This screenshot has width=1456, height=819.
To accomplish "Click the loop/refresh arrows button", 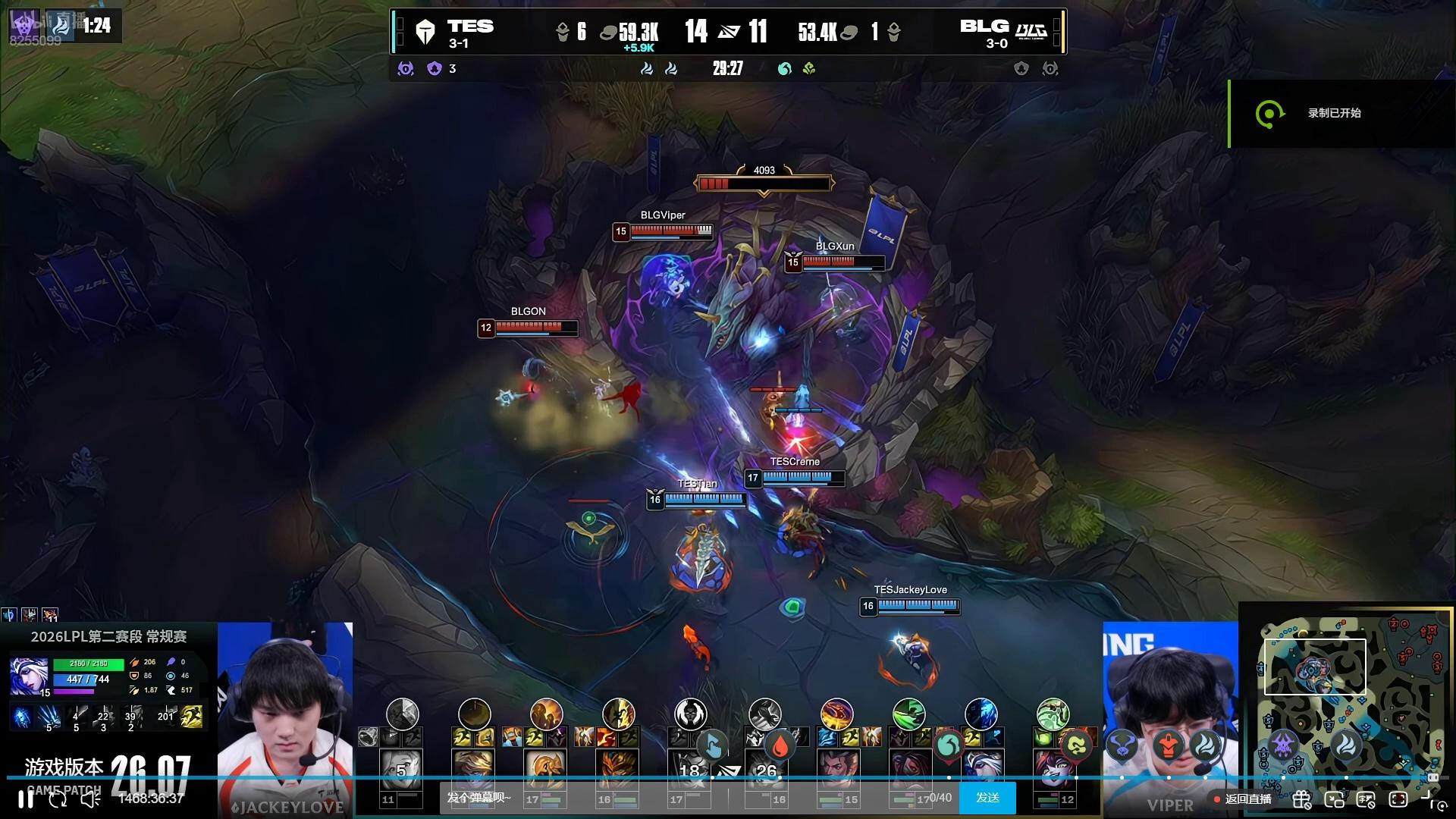I will click(58, 799).
